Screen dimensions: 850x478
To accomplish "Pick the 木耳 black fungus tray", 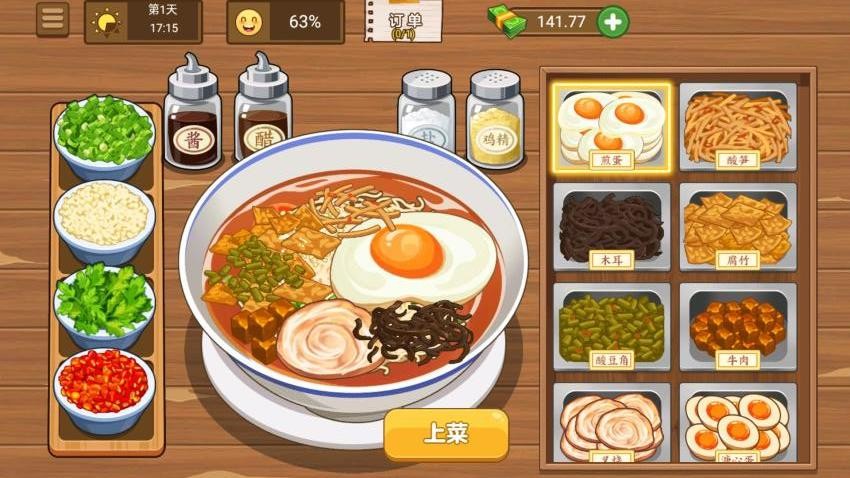I will point(610,227).
